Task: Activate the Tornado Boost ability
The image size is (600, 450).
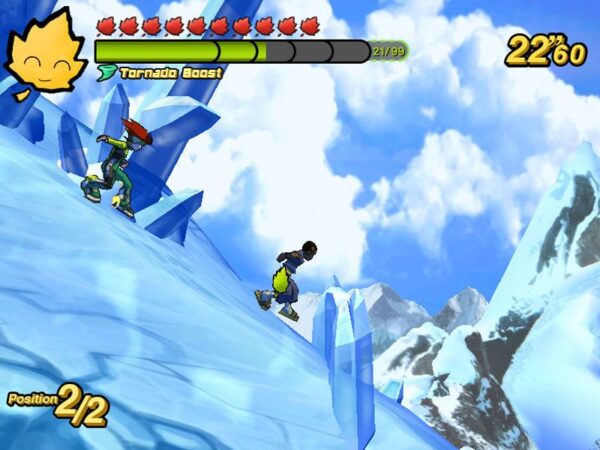Action: point(160,73)
